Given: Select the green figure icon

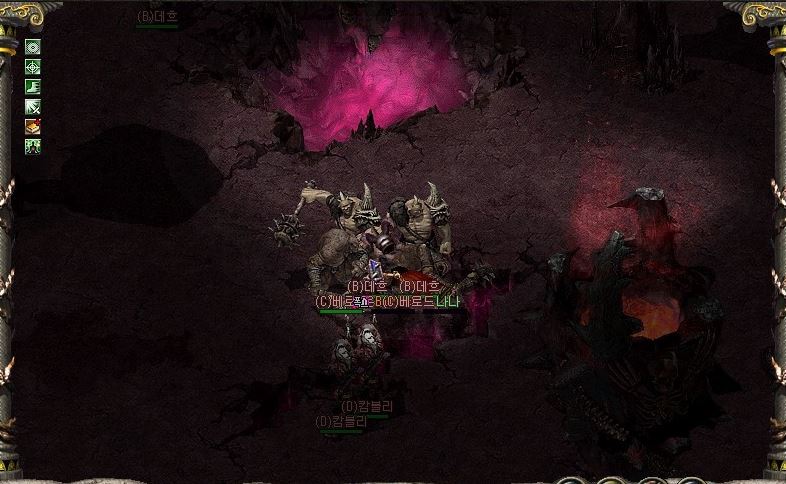Looking at the screenshot, I should coord(32,146).
